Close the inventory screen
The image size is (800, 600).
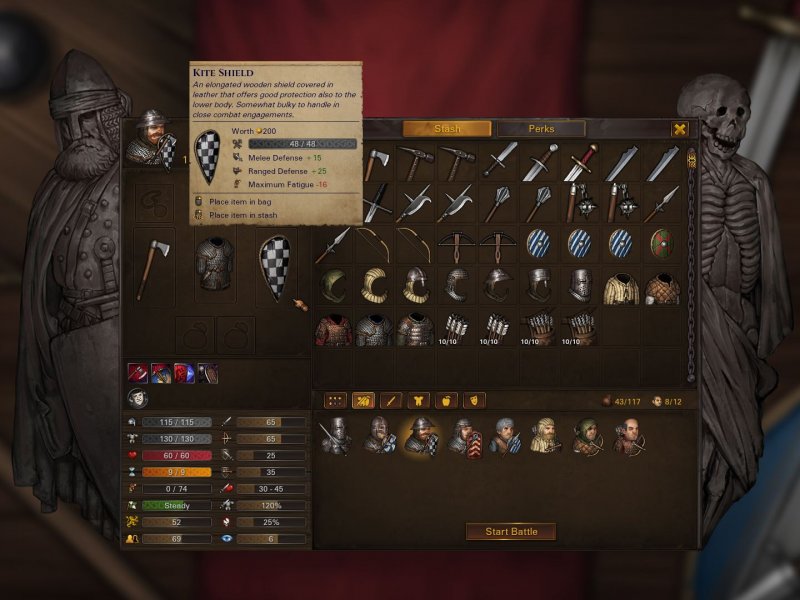point(680,129)
